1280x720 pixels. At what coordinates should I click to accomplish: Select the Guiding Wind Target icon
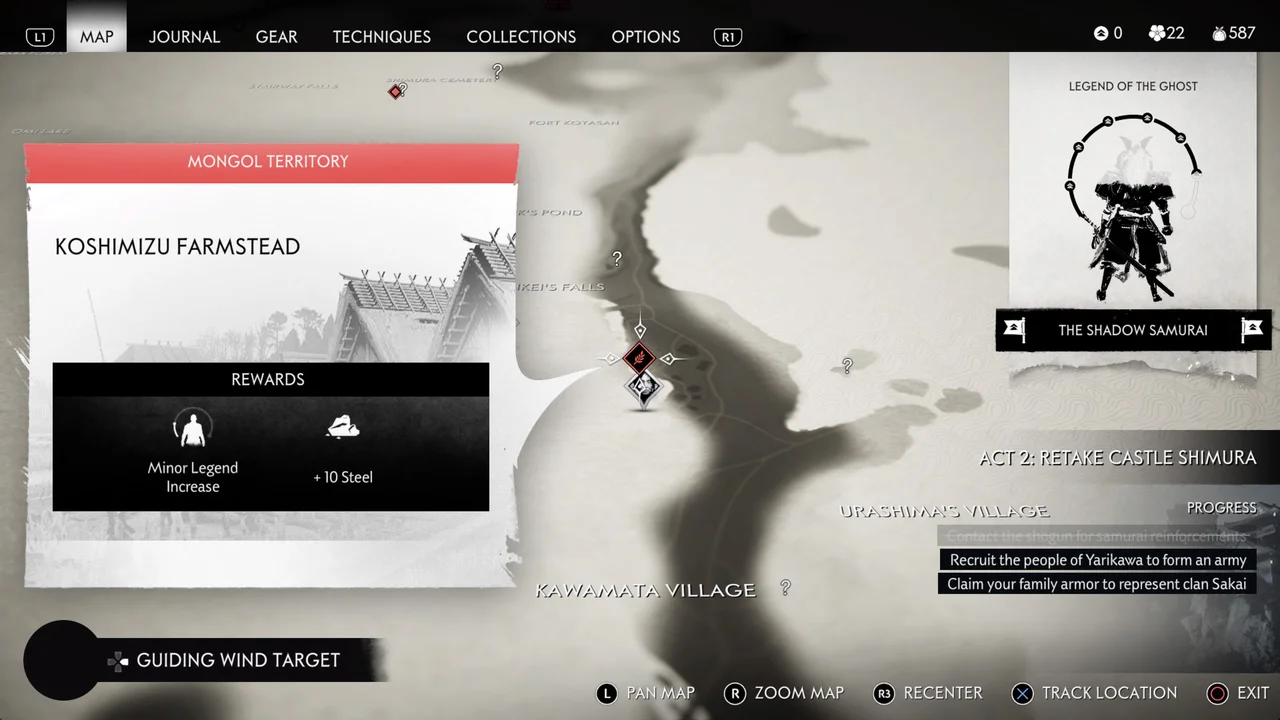(x=117, y=660)
